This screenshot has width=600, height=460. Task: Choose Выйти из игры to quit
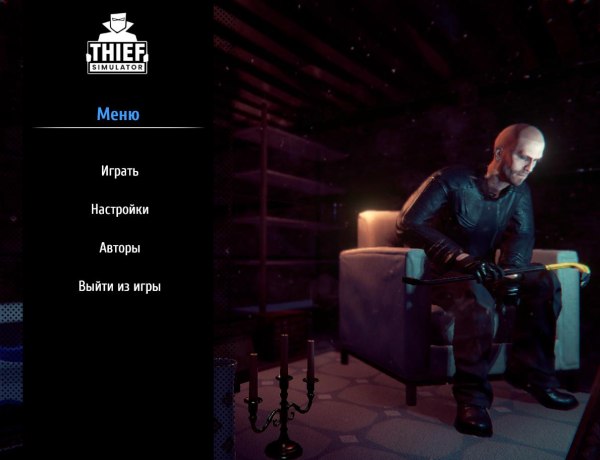click(119, 287)
